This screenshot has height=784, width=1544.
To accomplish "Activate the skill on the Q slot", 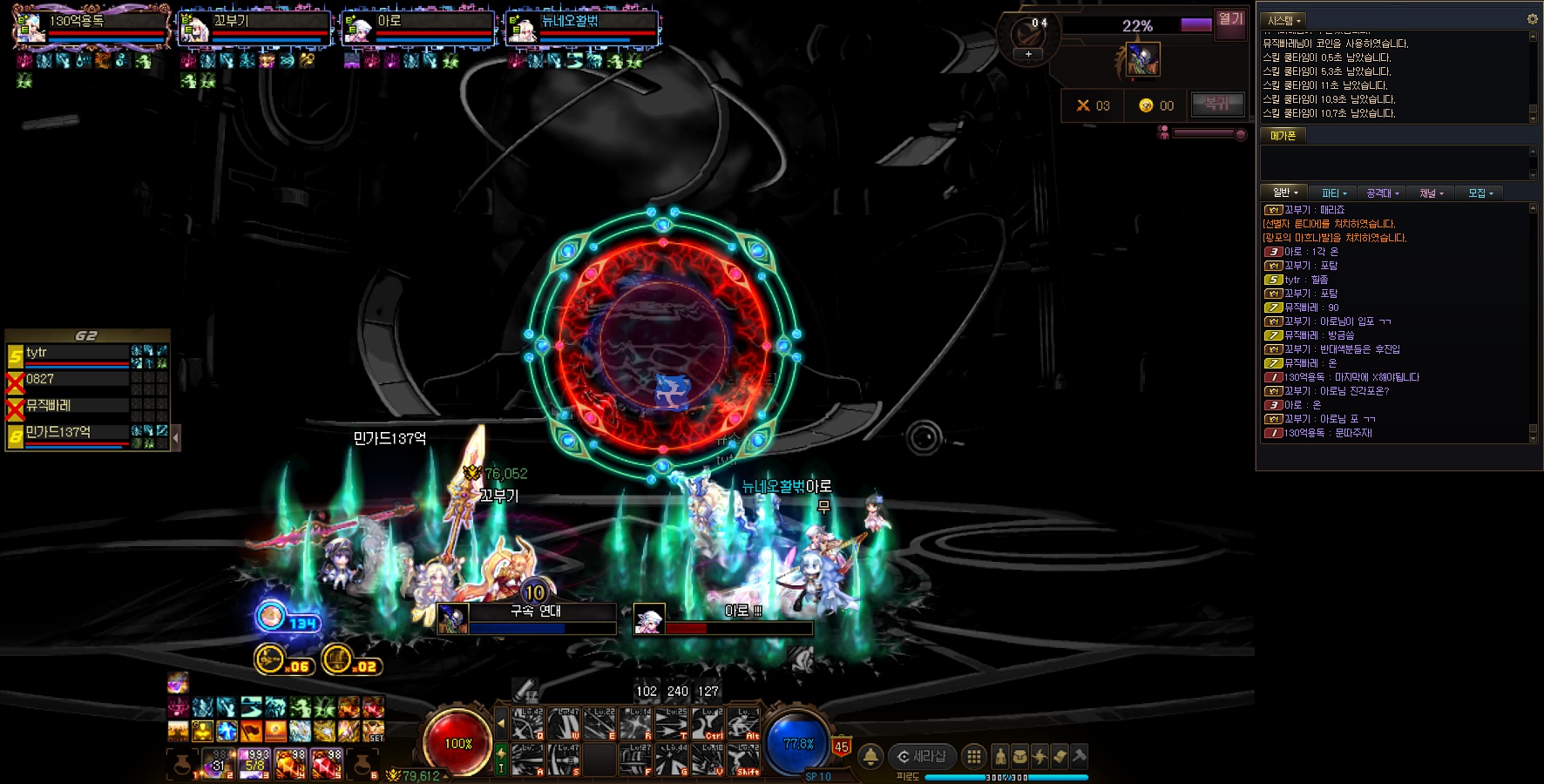I will click(527, 724).
